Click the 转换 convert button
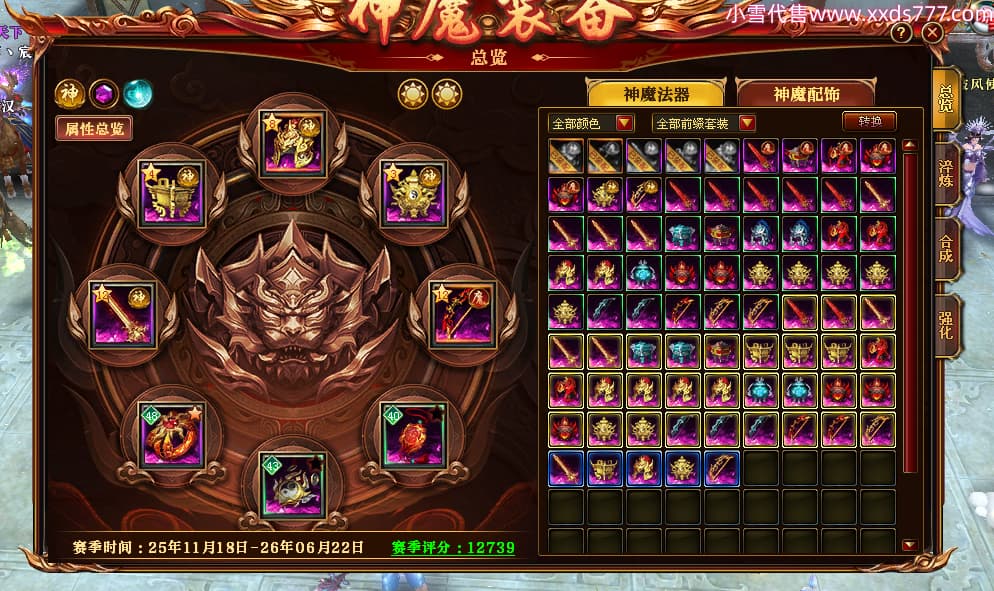This screenshot has width=994, height=591. pos(868,122)
